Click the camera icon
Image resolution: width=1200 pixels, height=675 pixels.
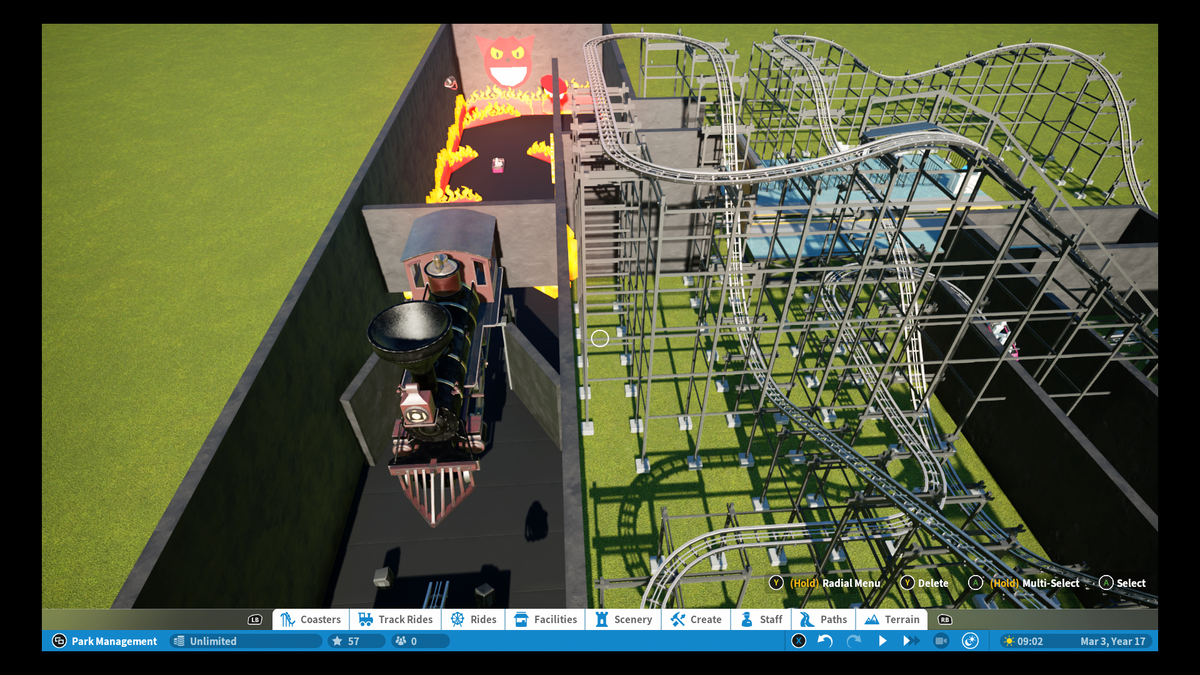(x=940, y=641)
